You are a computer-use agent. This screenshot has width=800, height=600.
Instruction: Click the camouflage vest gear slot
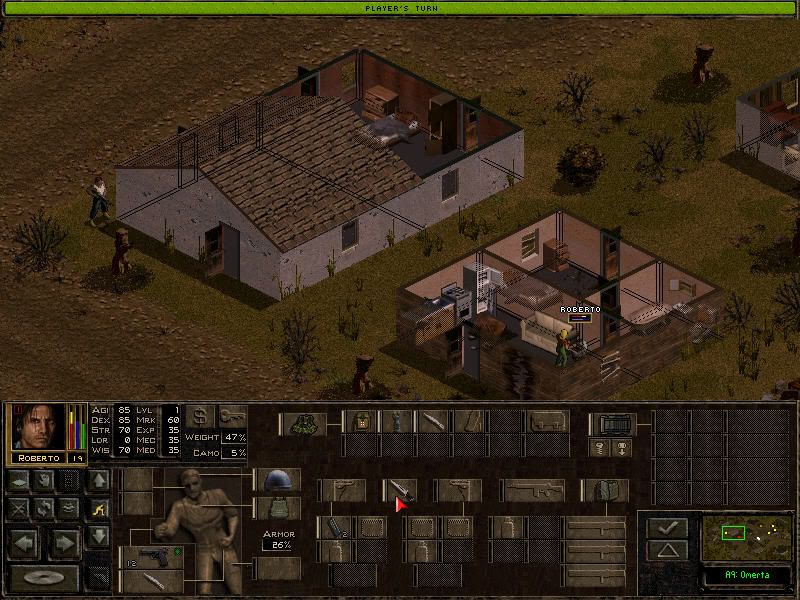(302, 423)
